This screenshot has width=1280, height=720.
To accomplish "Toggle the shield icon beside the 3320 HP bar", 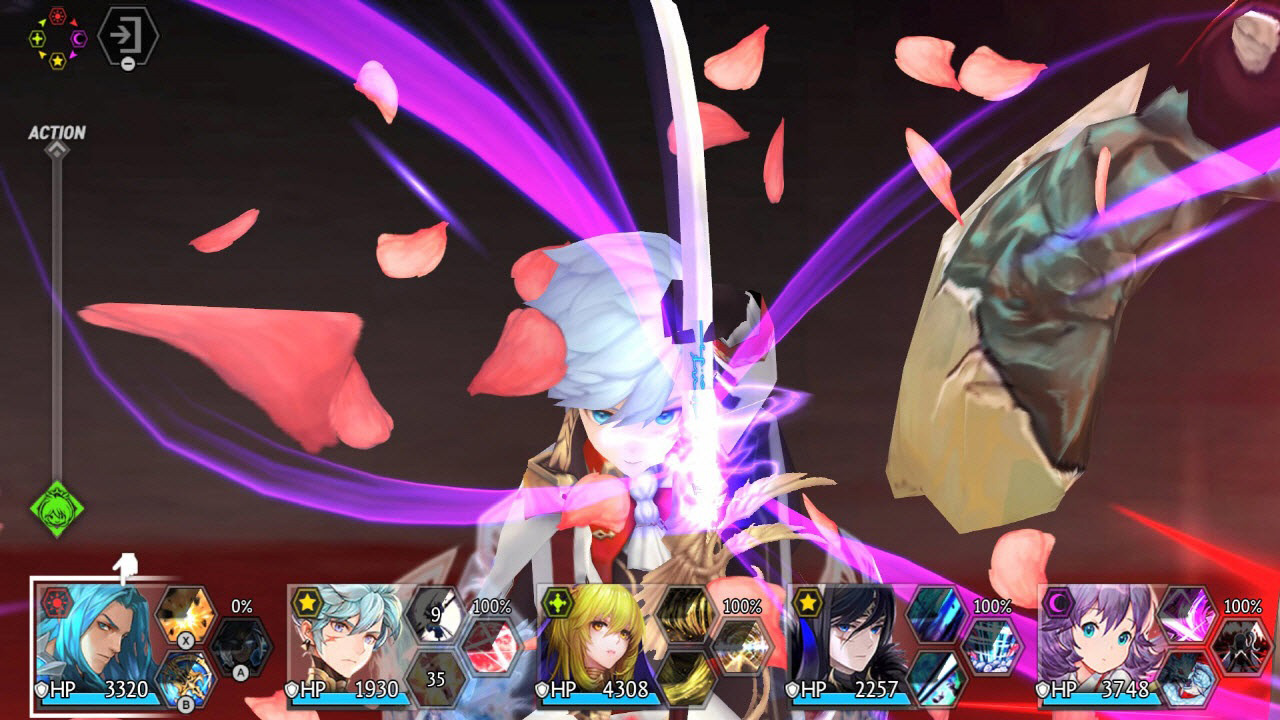I will click(x=42, y=688).
